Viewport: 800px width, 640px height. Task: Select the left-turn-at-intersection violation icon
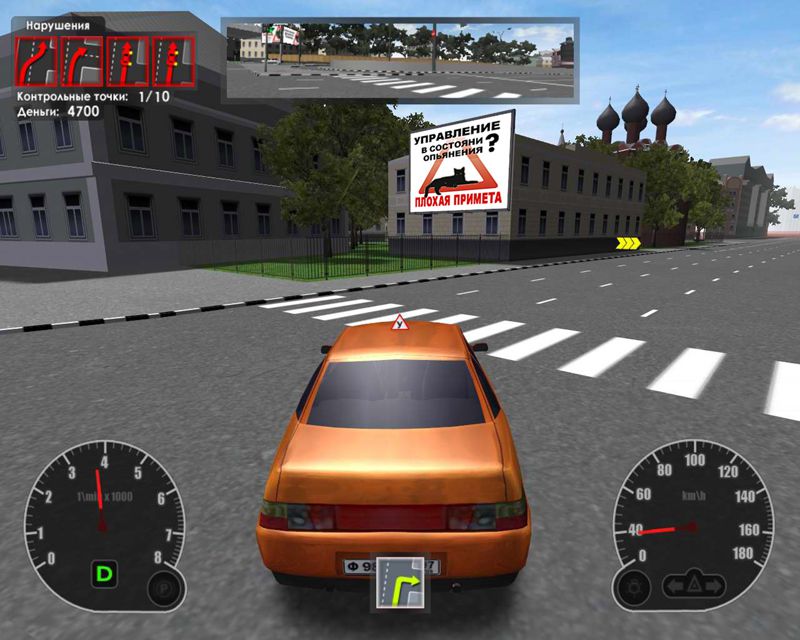[x=82, y=62]
